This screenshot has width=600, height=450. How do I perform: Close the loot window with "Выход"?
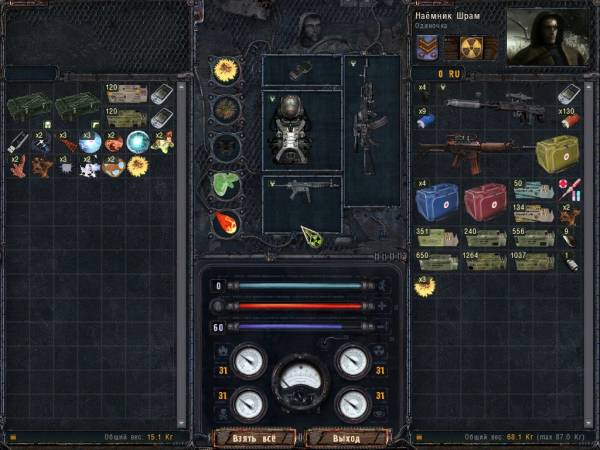(346, 437)
